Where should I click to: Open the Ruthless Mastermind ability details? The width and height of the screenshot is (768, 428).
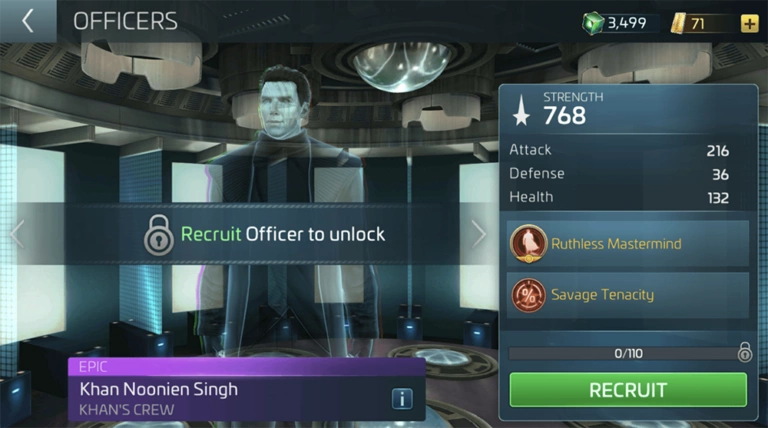pyautogui.click(x=628, y=243)
